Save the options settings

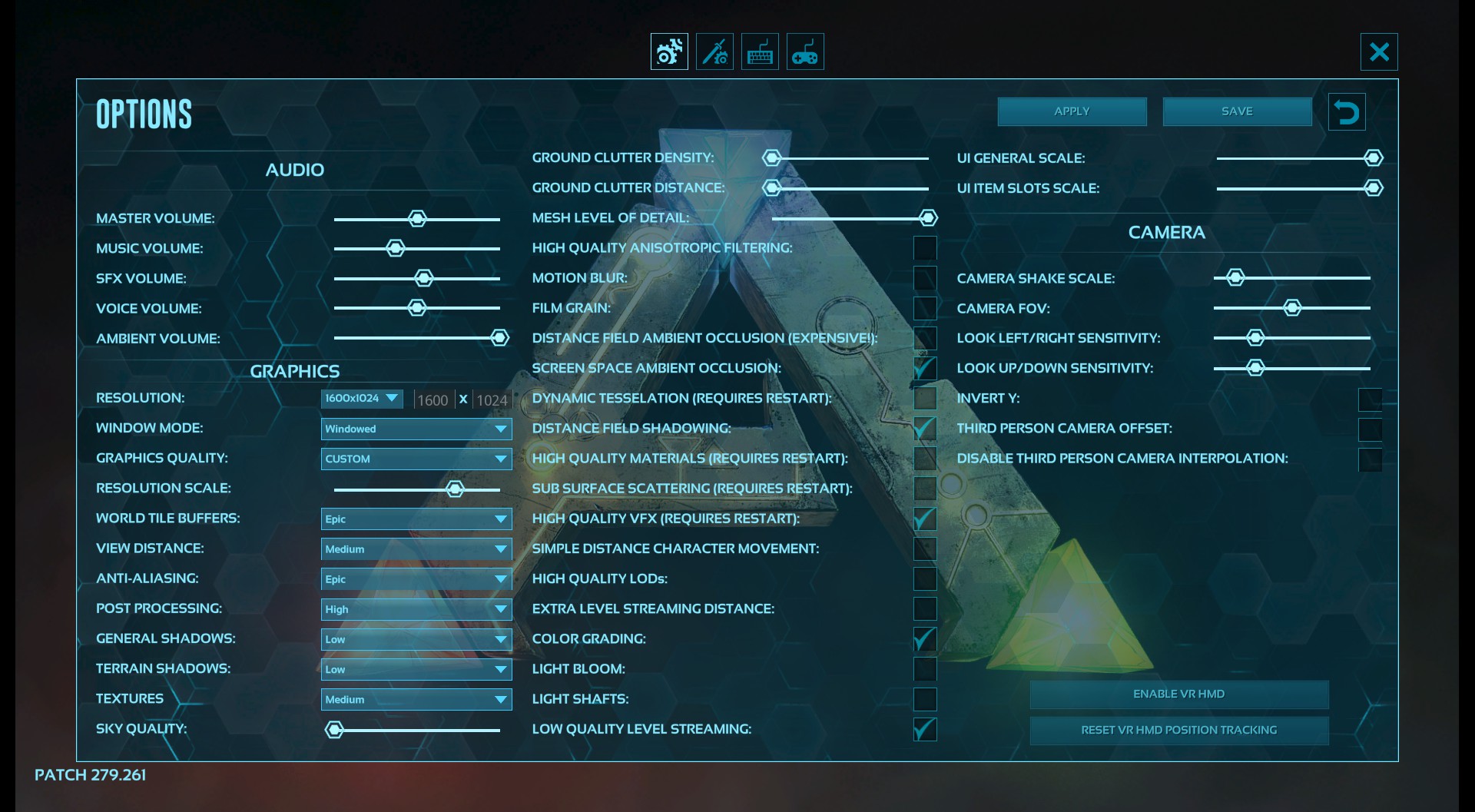tap(1237, 111)
